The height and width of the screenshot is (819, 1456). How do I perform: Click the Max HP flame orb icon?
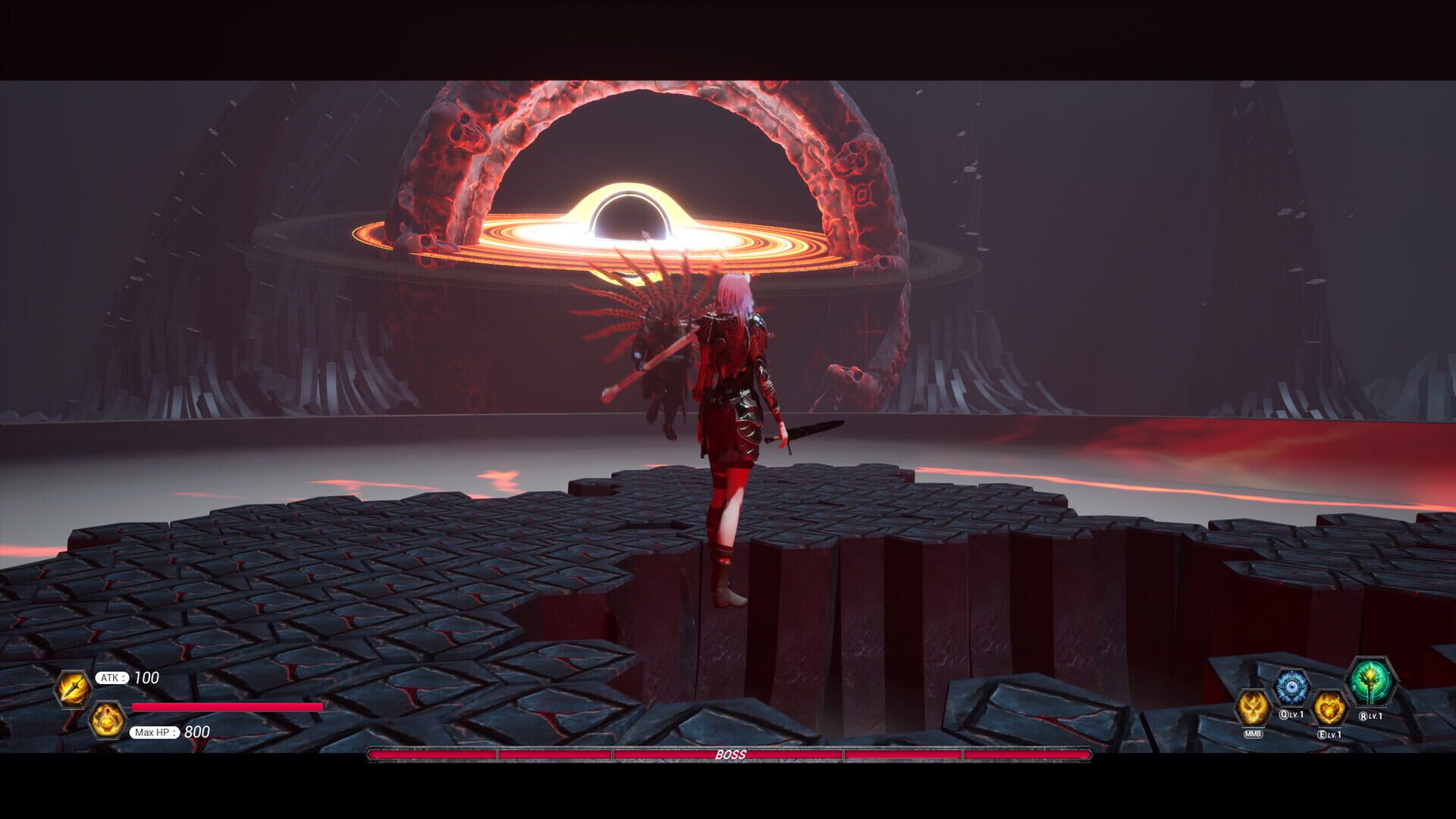(x=107, y=721)
